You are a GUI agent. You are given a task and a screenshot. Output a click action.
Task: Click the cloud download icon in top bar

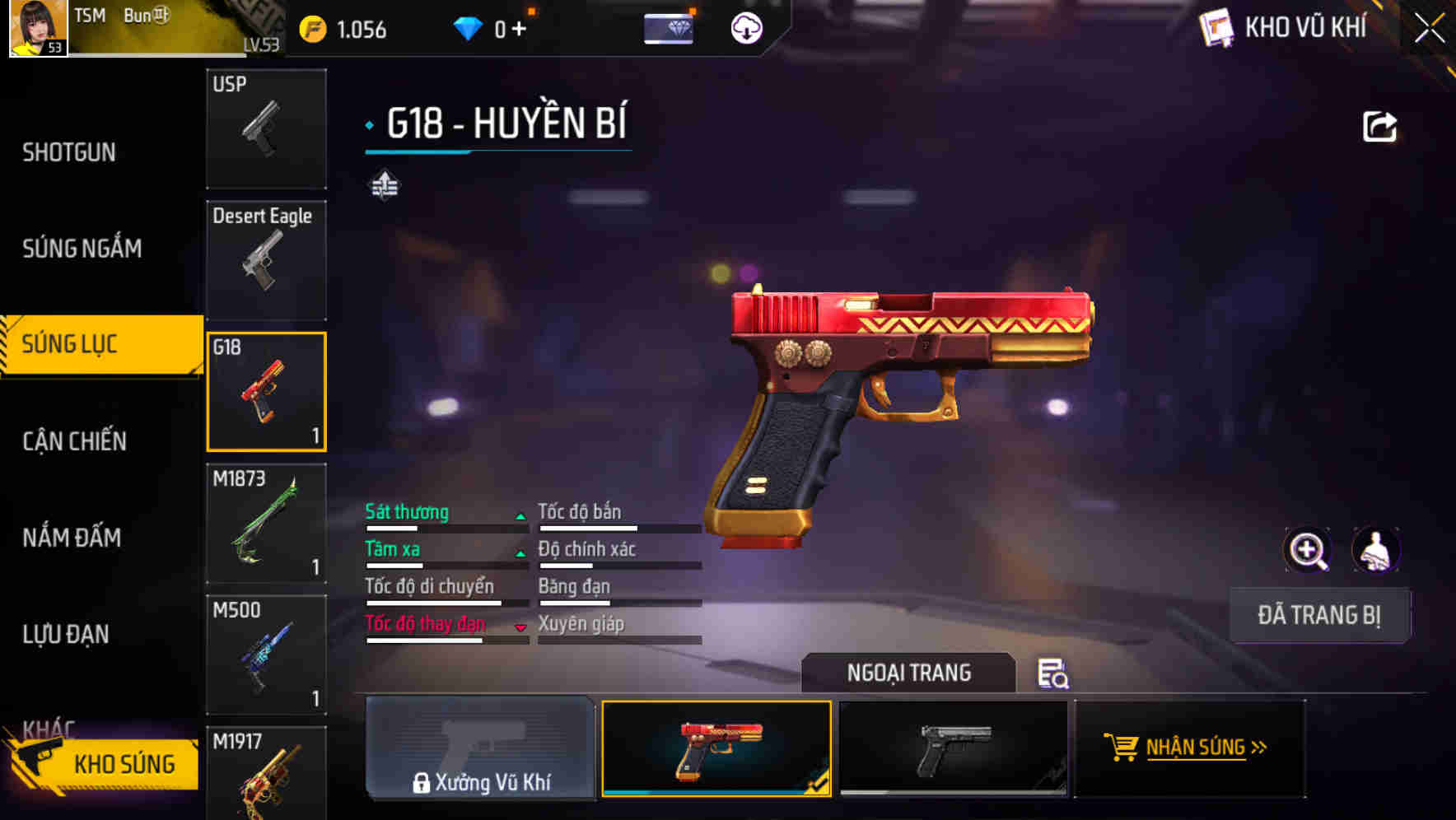745,28
